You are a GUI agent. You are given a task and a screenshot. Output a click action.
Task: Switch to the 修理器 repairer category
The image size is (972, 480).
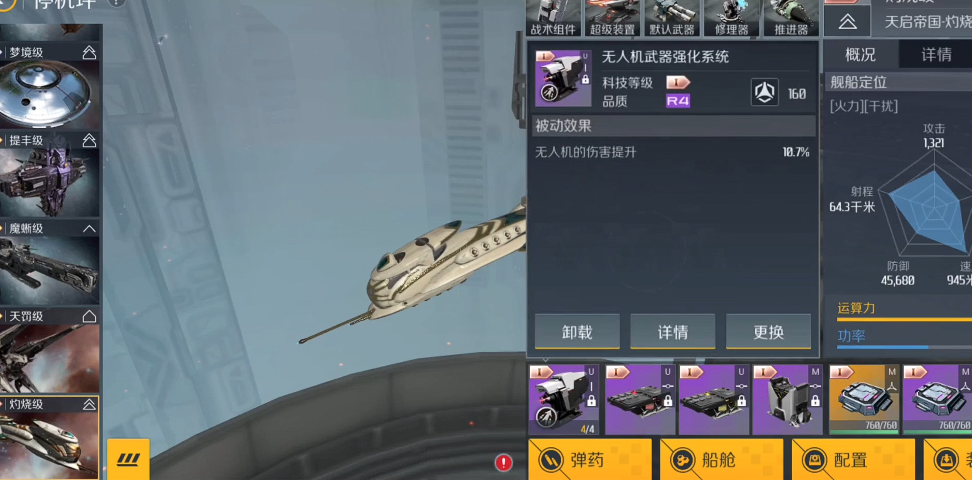coord(731,18)
